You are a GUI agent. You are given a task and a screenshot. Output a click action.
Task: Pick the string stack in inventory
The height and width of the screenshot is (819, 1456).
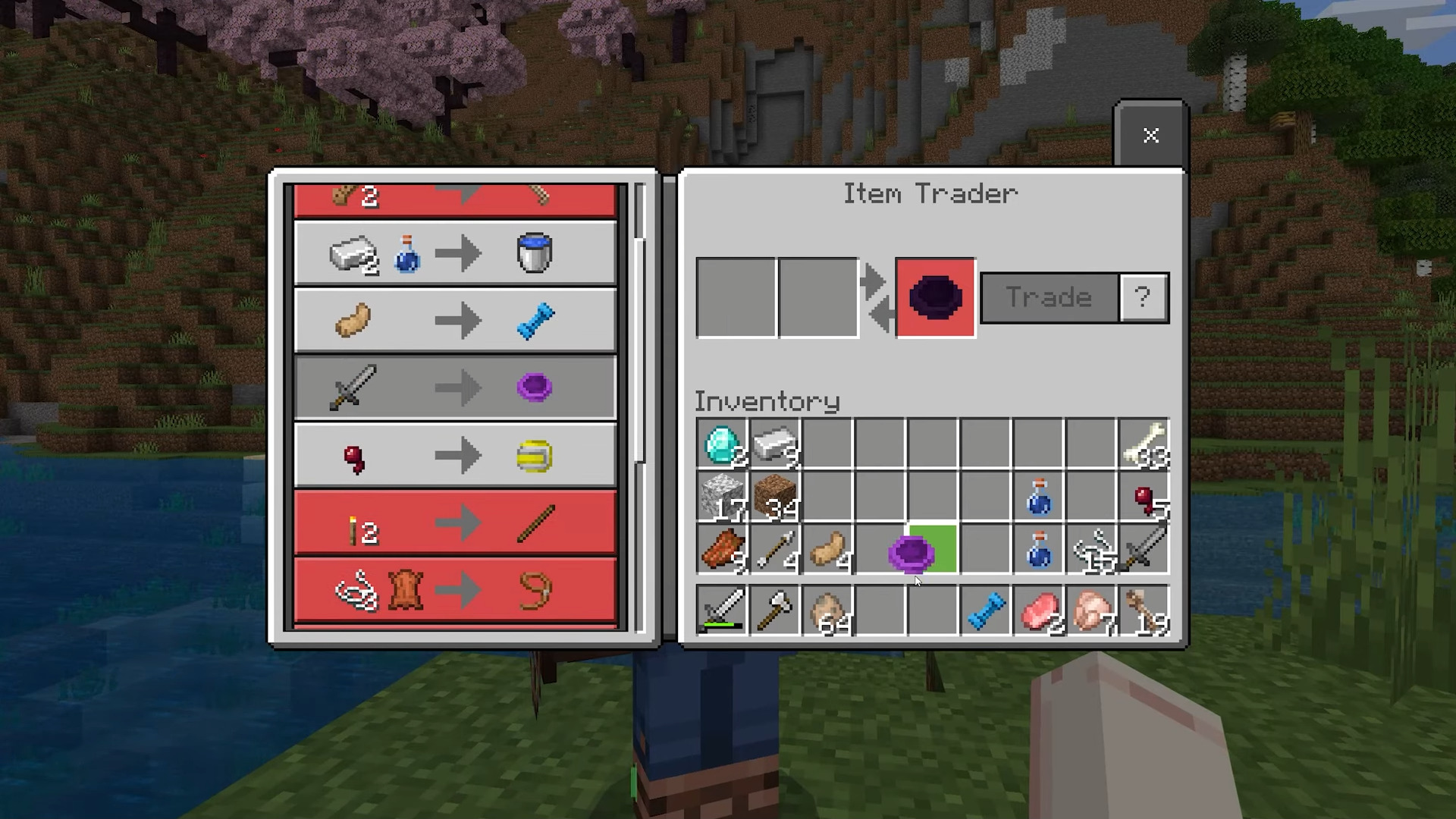coord(1091,550)
